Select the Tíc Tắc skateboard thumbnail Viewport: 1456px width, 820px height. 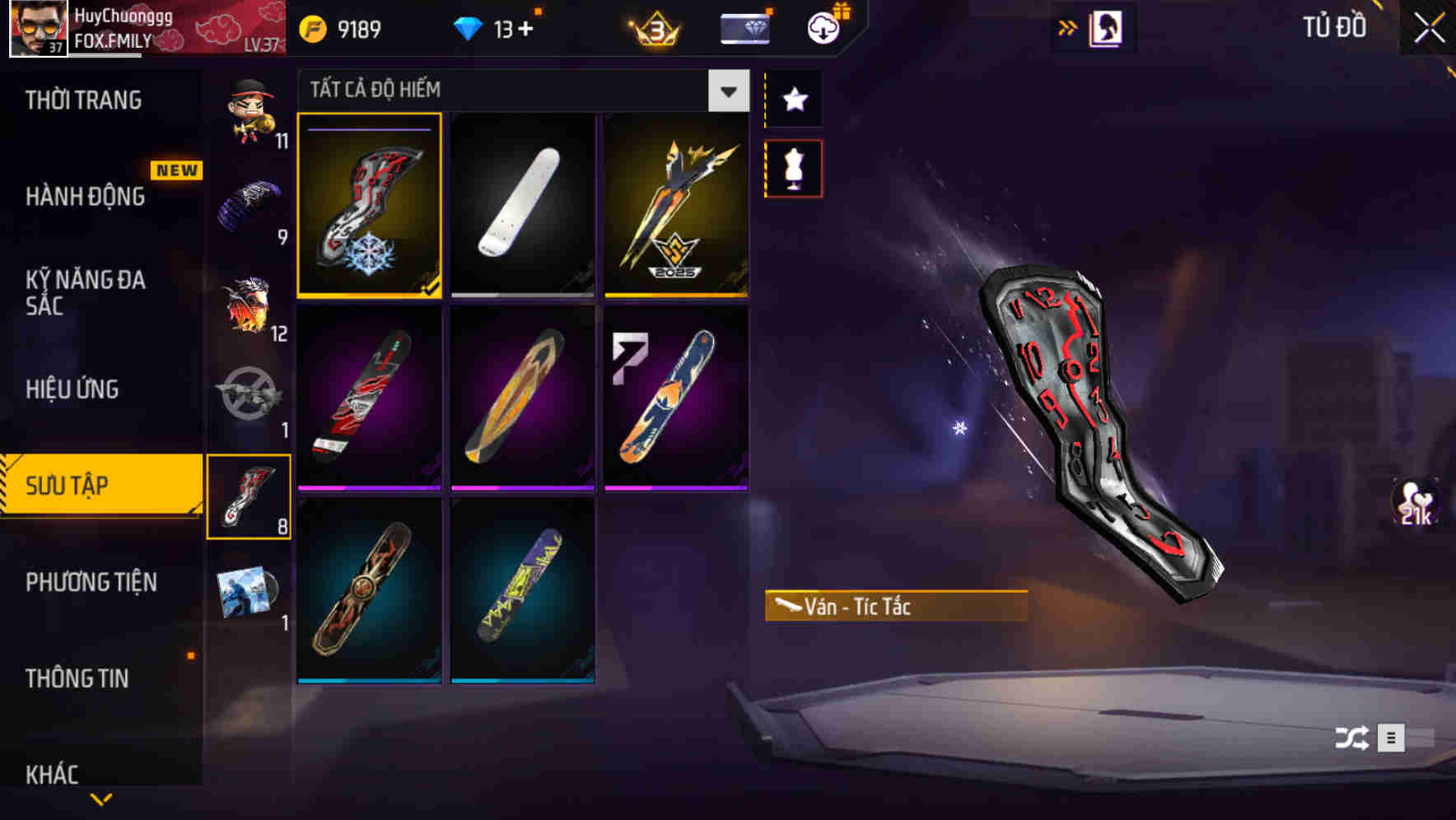coord(370,206)
